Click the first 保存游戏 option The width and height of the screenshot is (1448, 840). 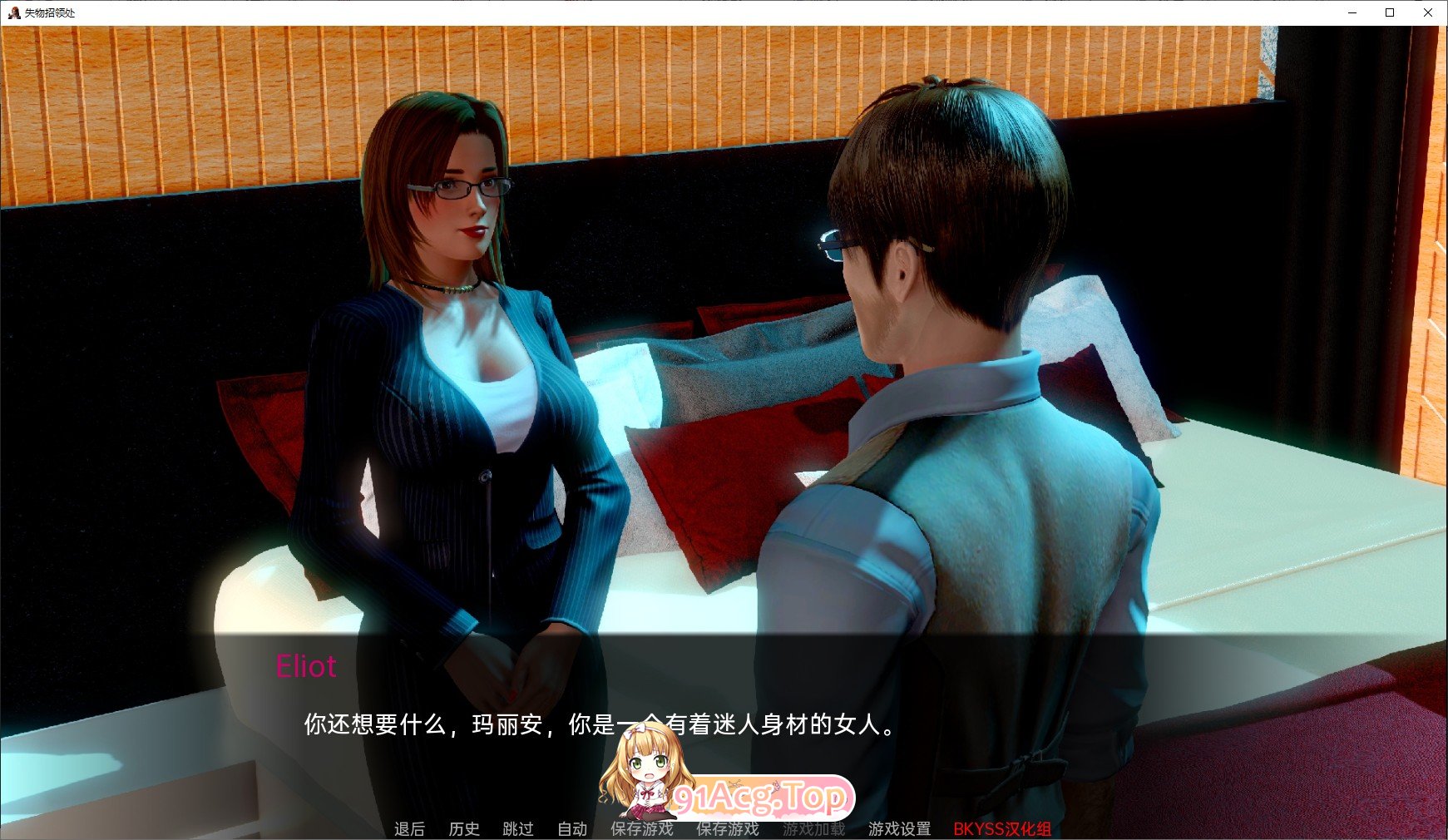click(642, 829)
